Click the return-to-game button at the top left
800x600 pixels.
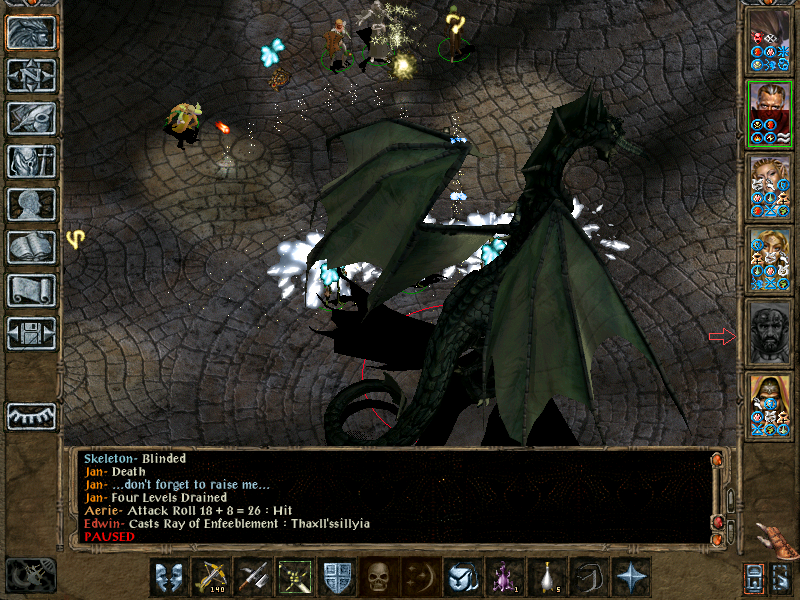tap(31, 32)
